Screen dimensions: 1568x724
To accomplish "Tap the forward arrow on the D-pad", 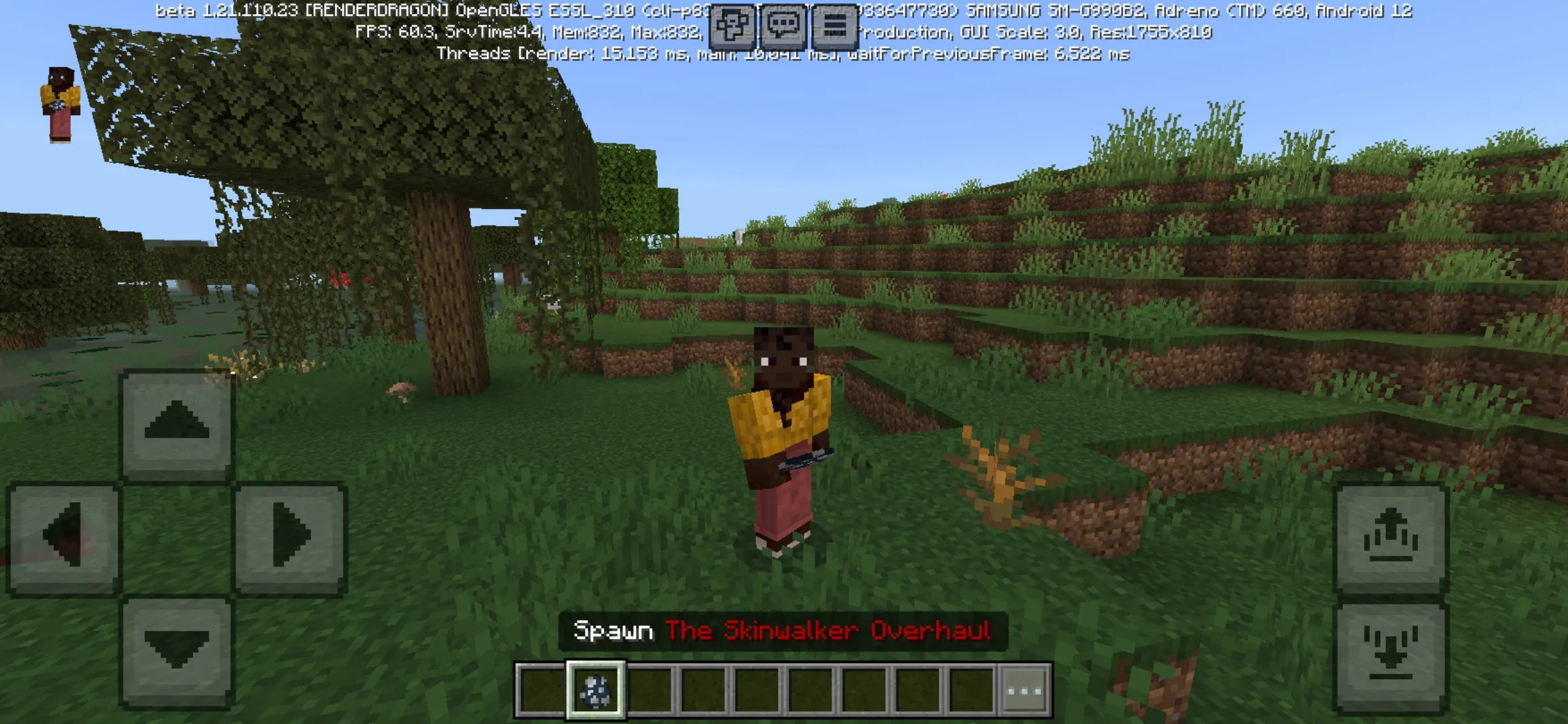I will click(x=178, y=422).
